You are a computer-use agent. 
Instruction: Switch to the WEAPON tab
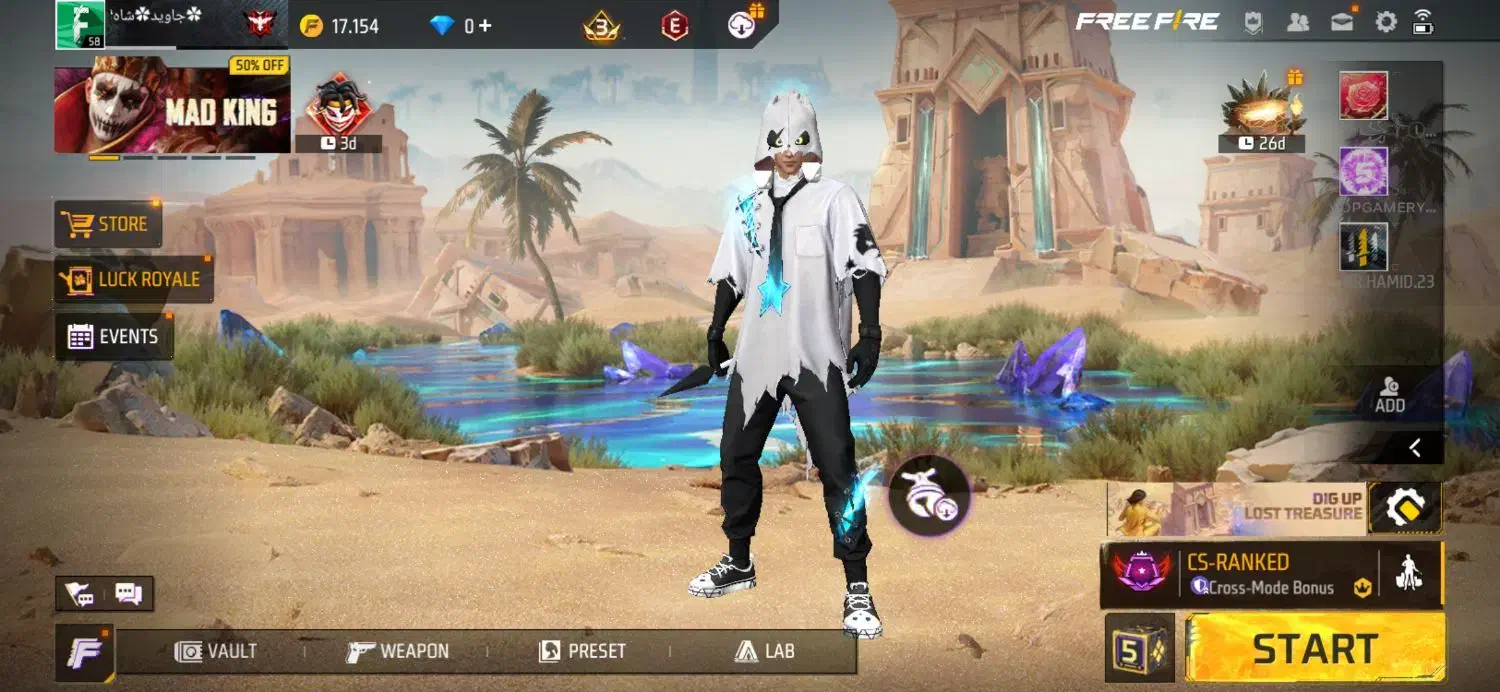(398, 652)
